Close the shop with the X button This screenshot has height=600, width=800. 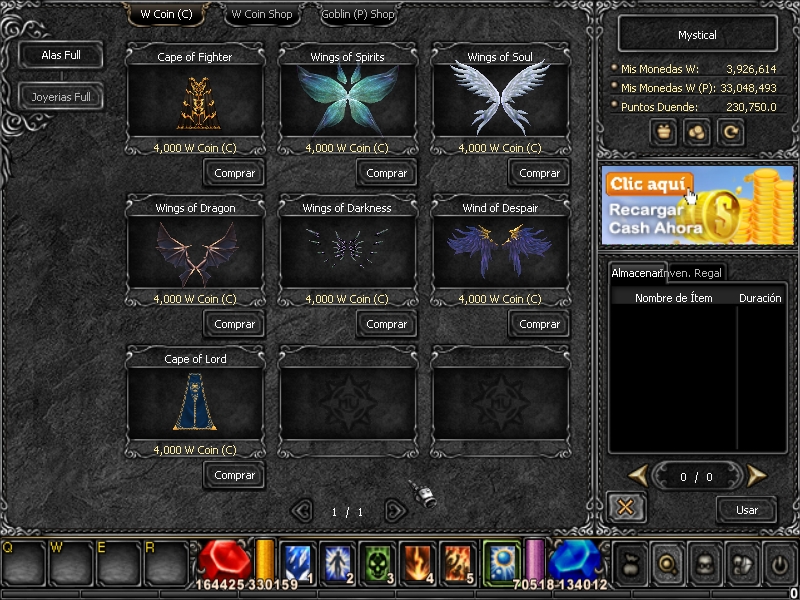(626, 507)
